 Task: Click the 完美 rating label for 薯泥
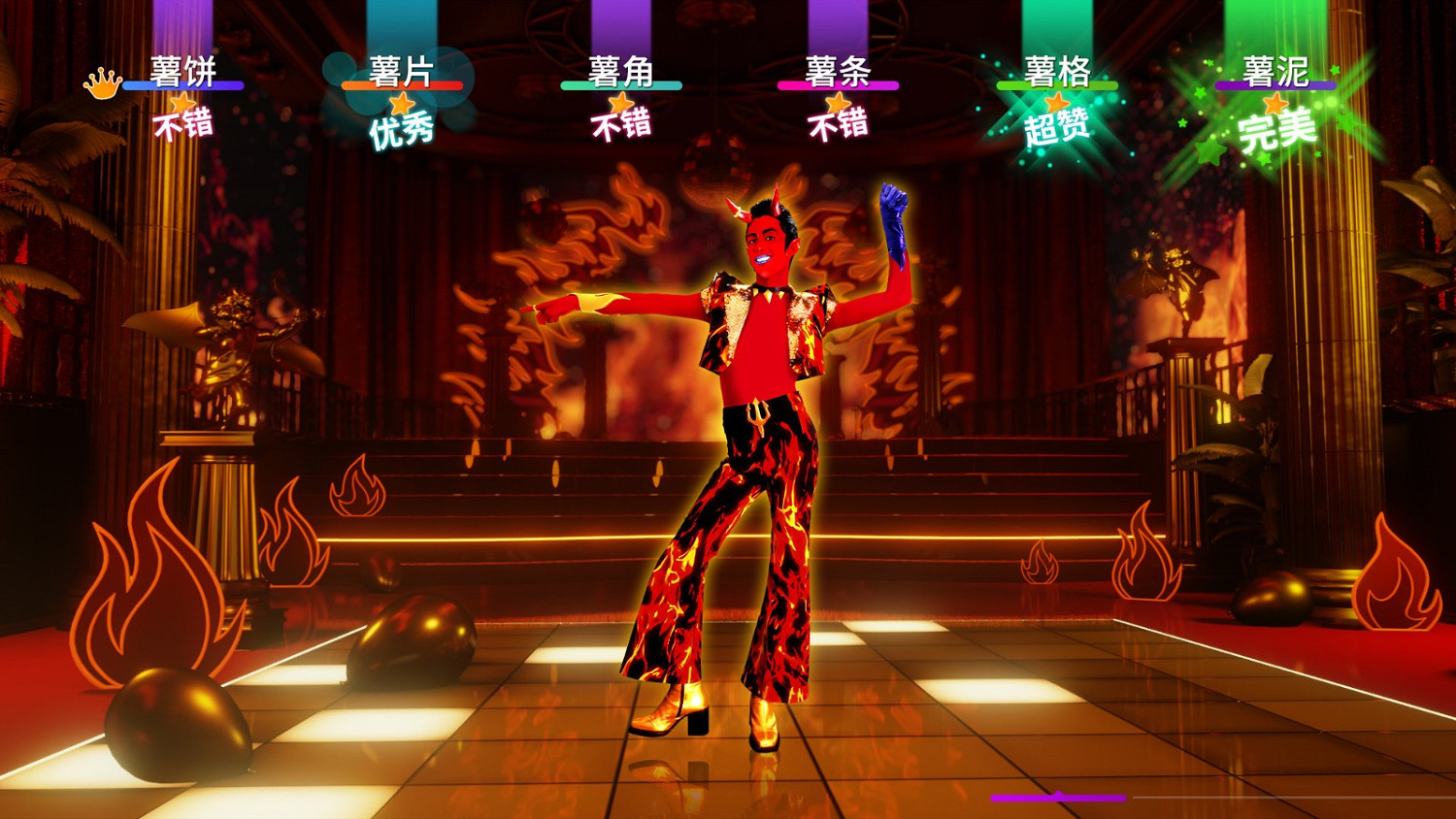point(1276,132)
